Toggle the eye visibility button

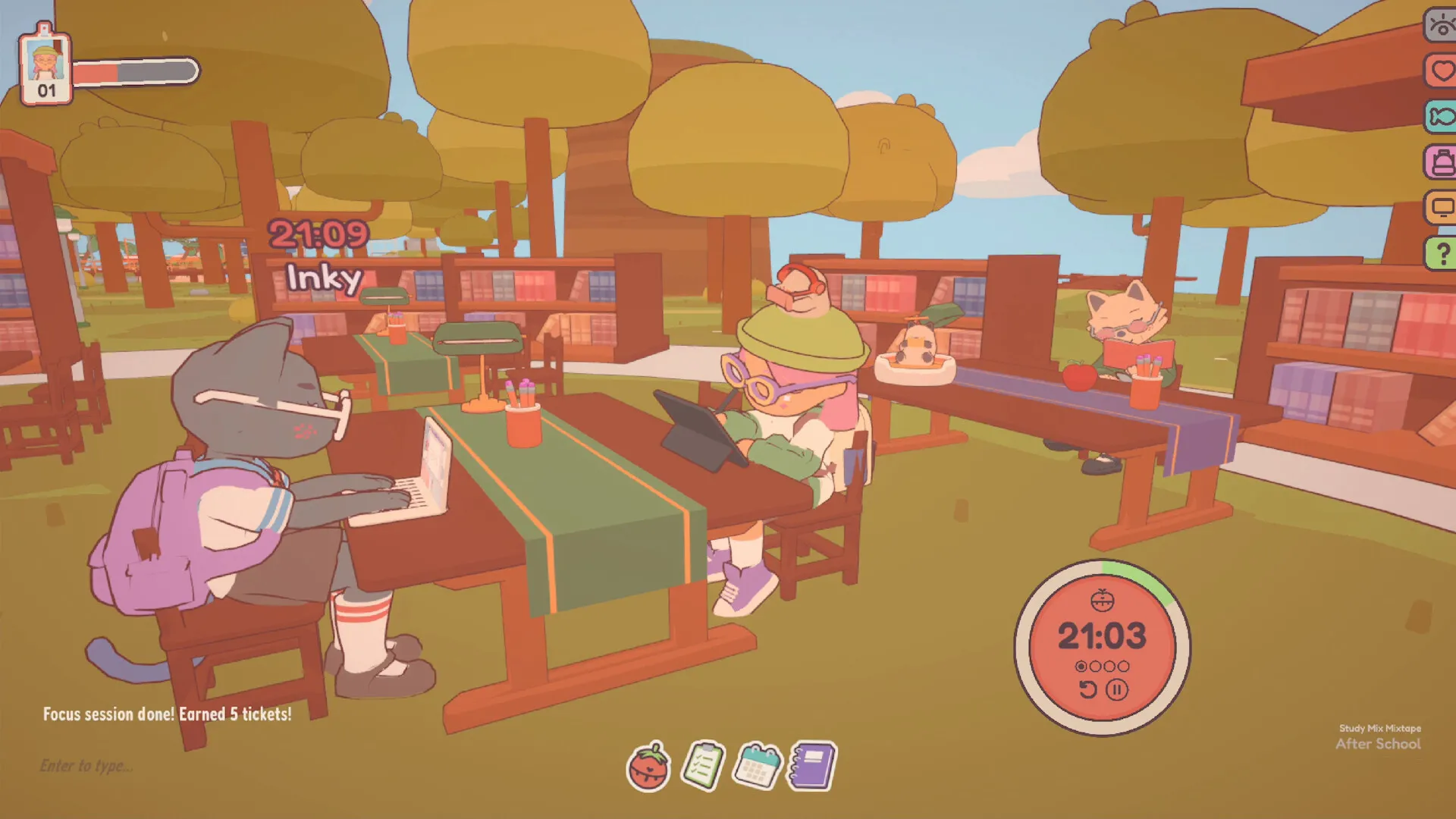click(1441, 26)
